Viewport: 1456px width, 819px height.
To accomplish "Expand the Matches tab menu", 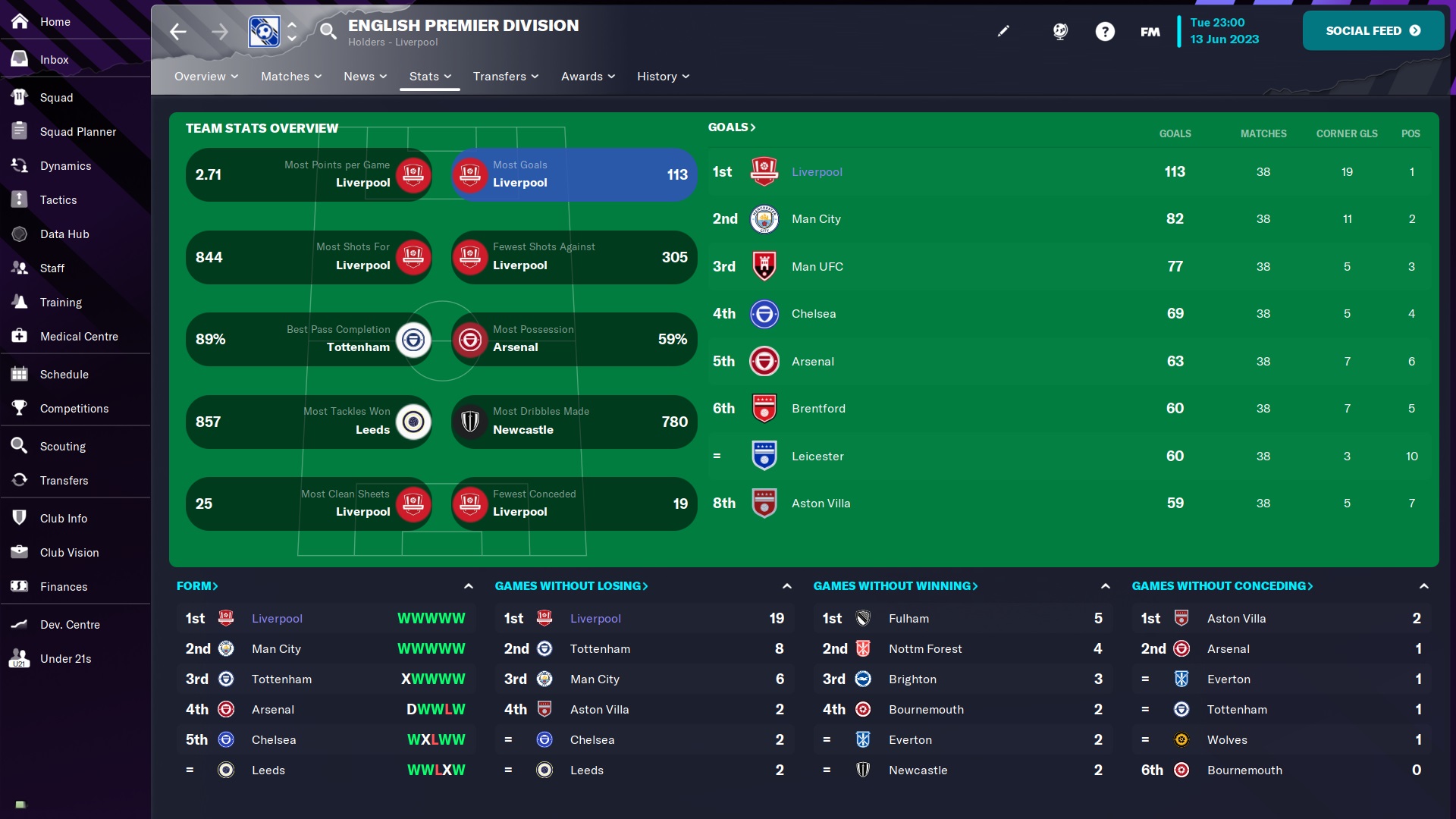I will point(291,77).
